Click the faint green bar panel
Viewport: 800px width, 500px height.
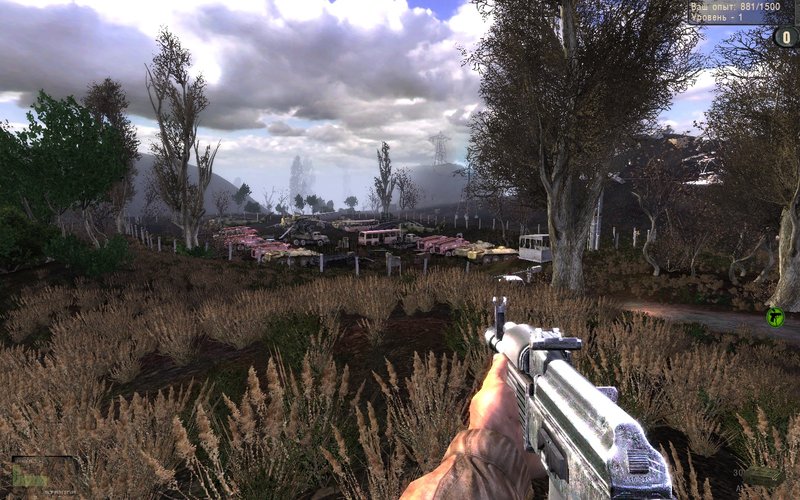44,473
